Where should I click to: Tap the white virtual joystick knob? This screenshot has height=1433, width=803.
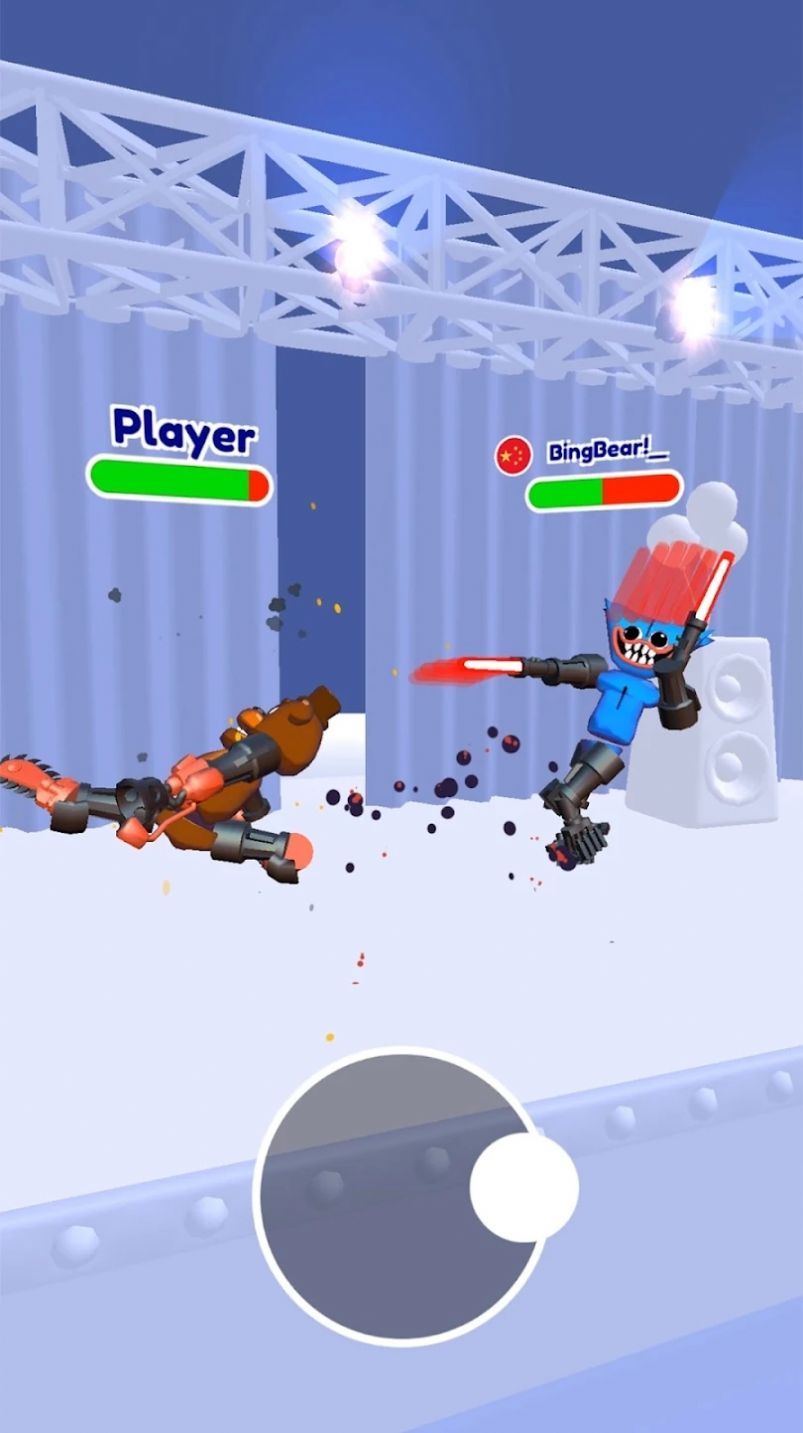coord(524,1187)
